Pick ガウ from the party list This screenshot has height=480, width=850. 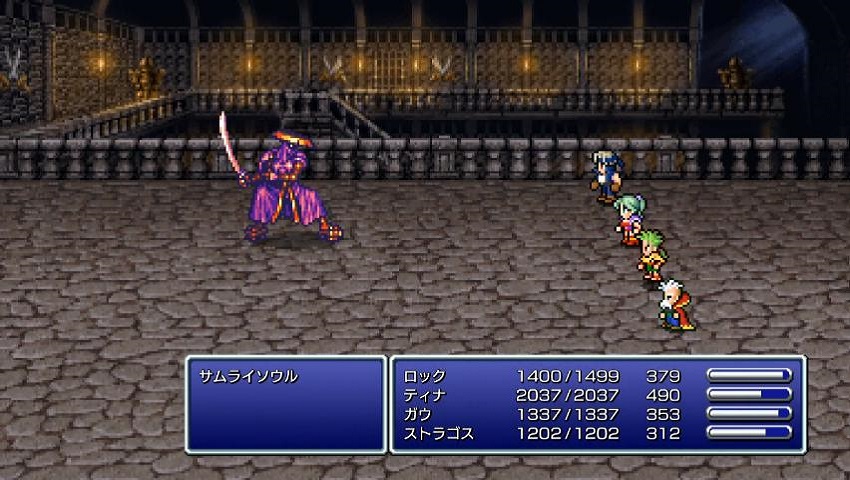pos(419,415)
